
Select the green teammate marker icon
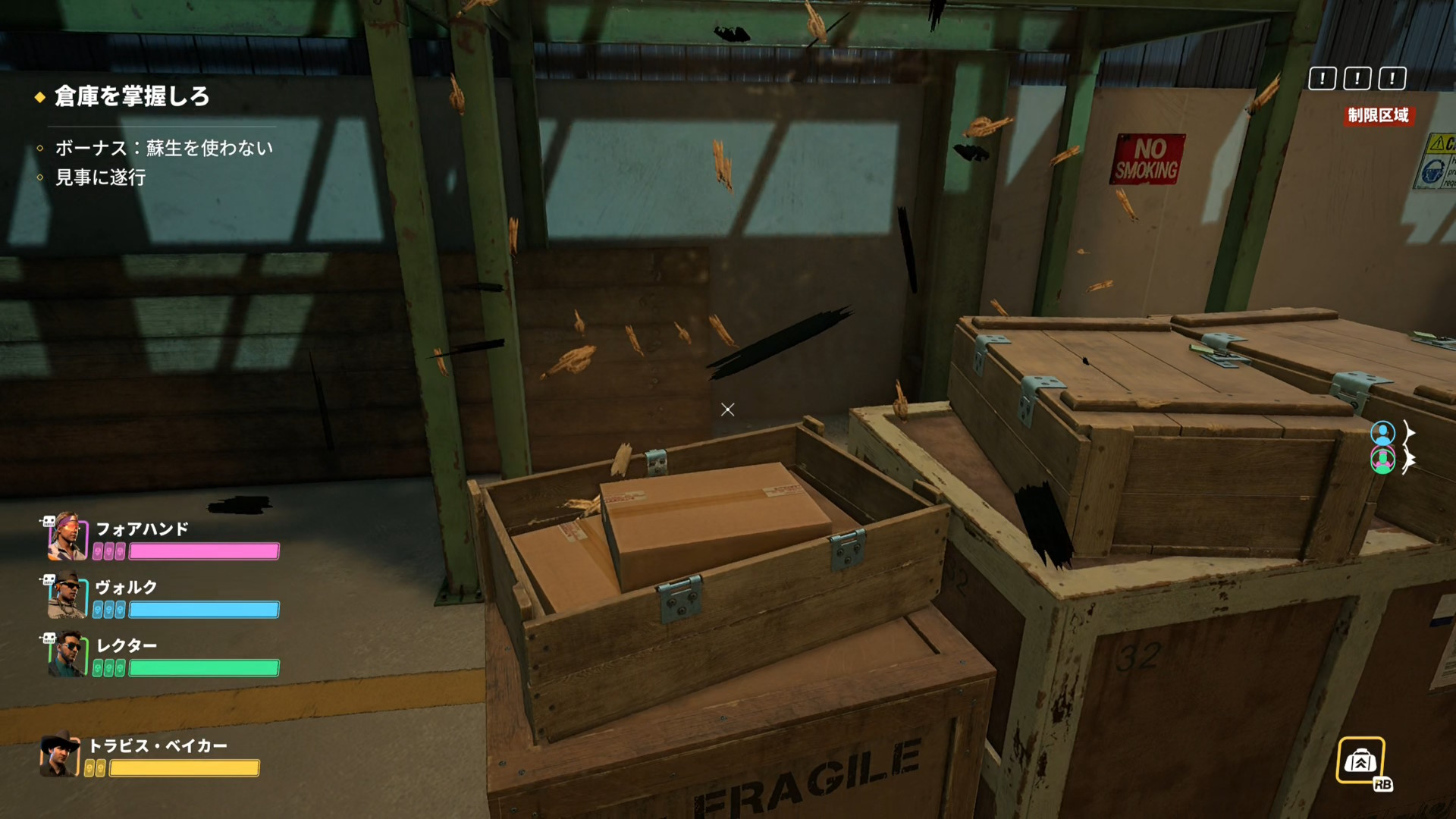coord(1382,460)
